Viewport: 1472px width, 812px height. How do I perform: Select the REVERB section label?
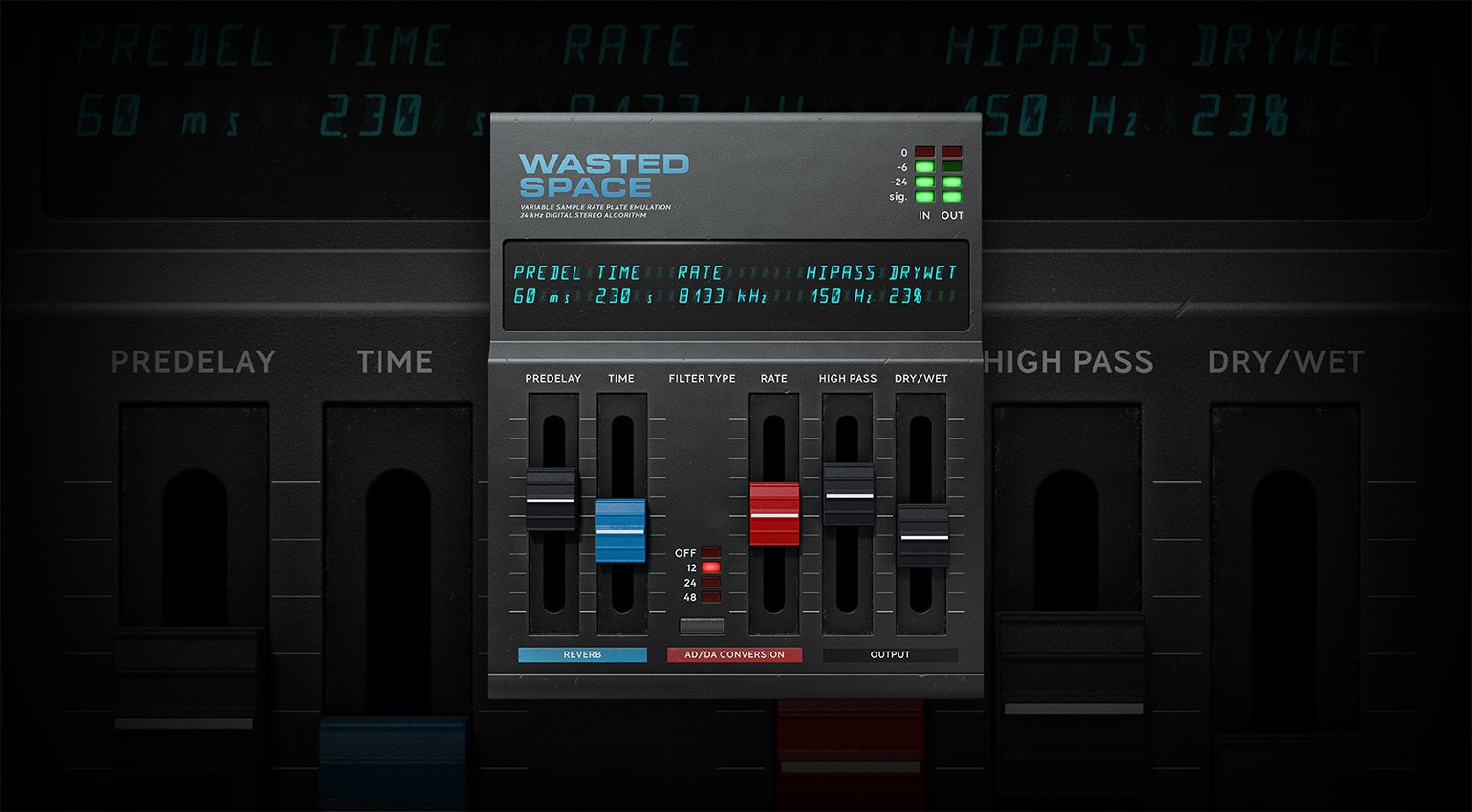pos(582,655)
